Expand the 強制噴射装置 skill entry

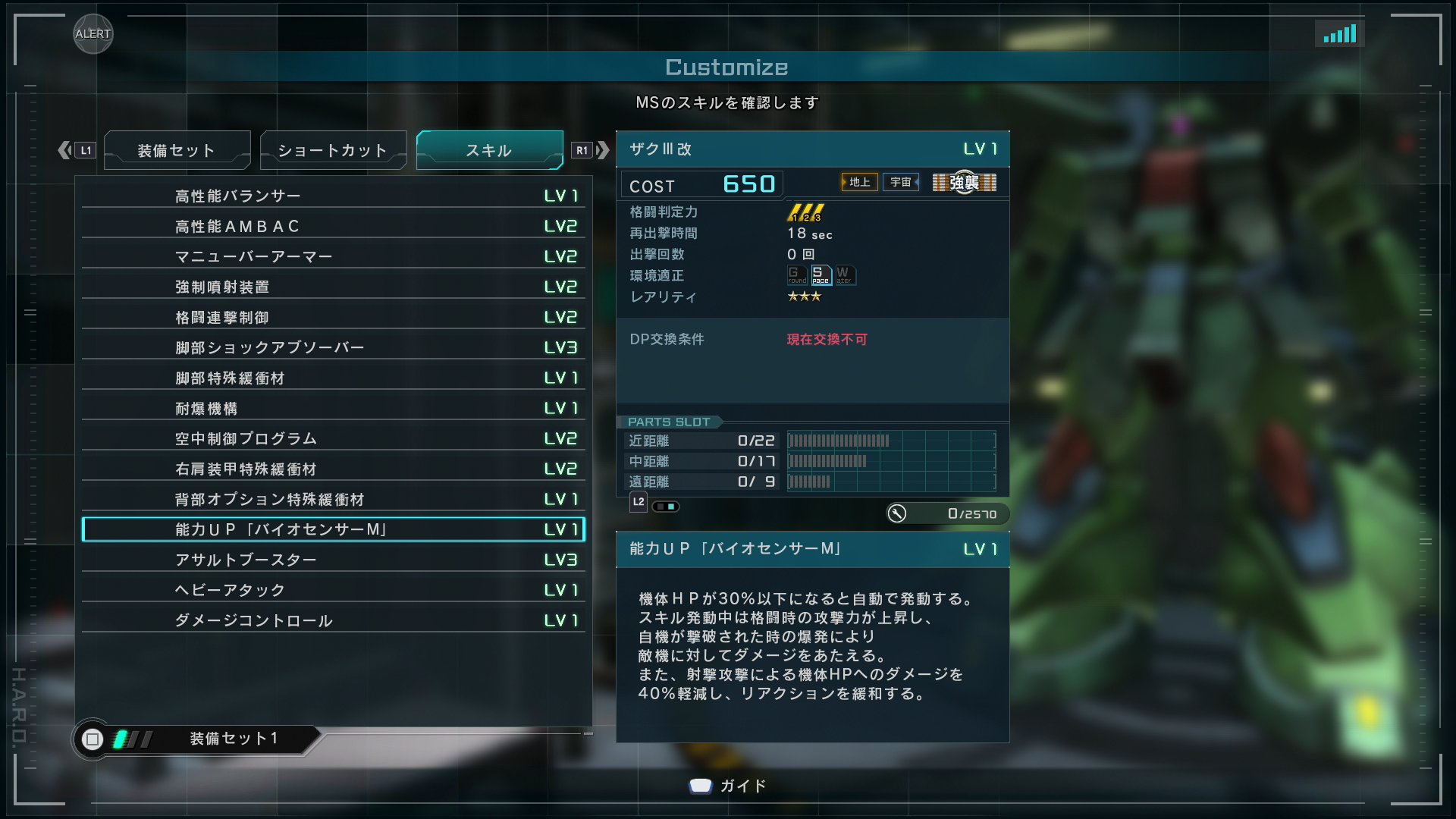(334, 287)
